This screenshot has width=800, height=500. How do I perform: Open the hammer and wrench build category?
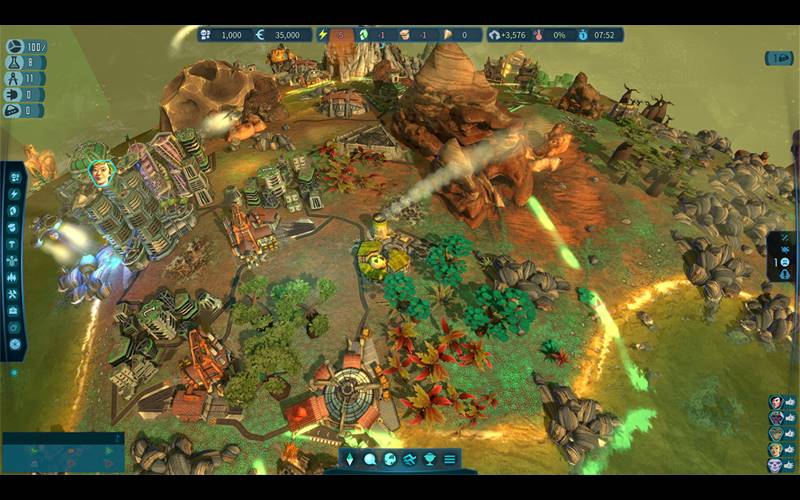(x=15, y=294)
